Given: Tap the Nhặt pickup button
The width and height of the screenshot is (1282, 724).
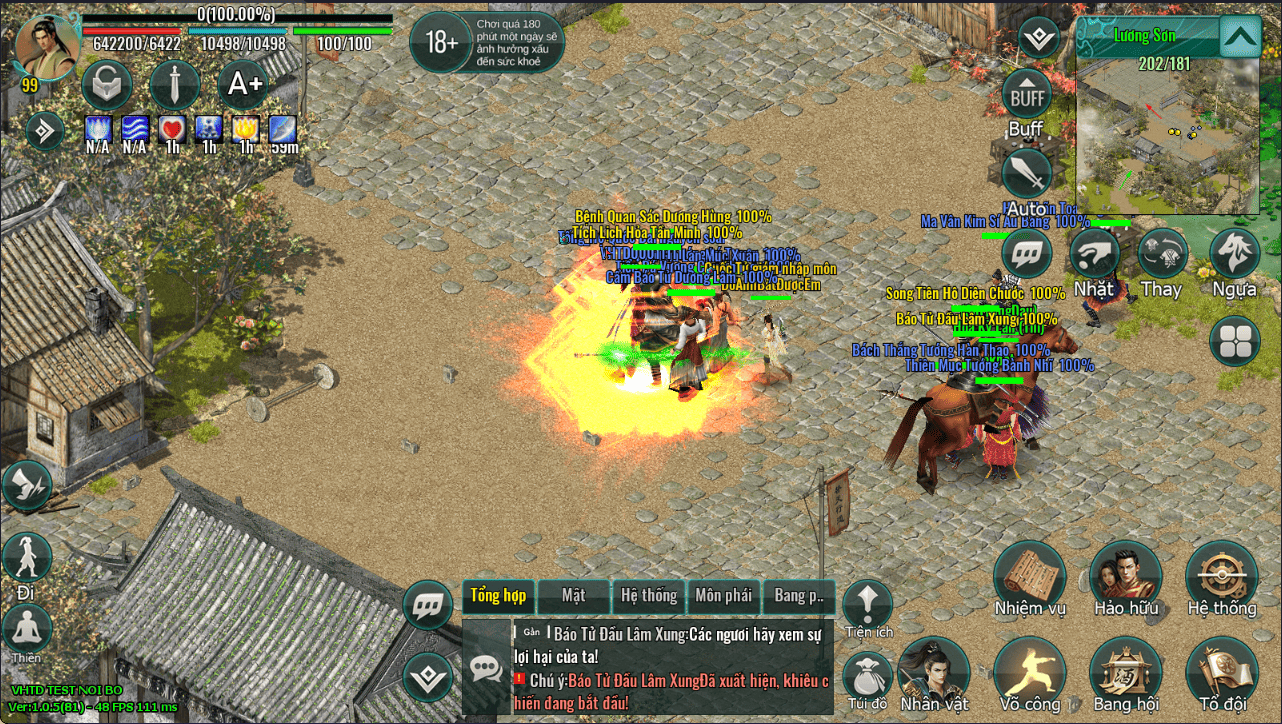Looking at the screenshot, I should coord(1094,254).
